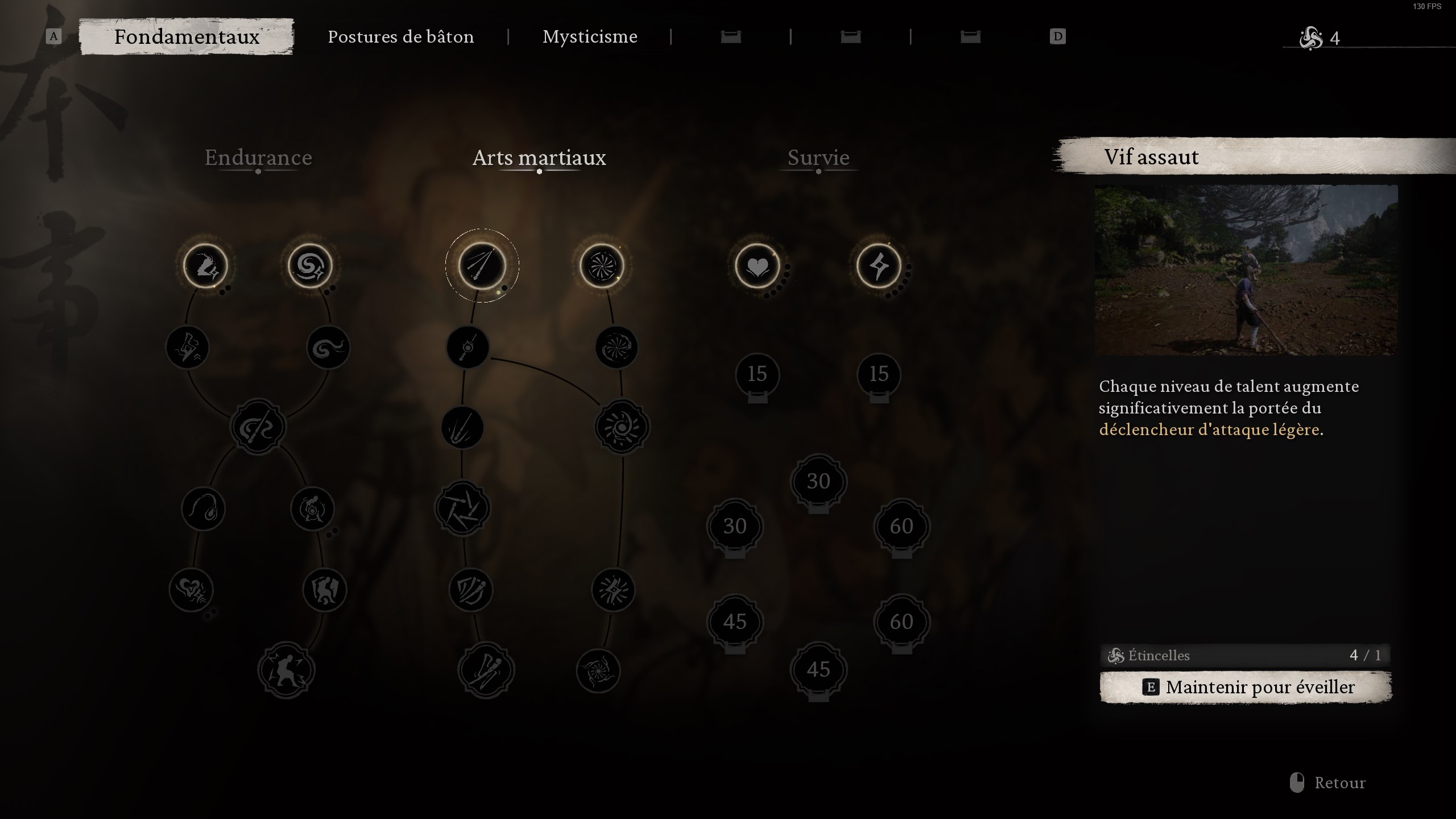This screenshot has height=819, width=1456.
Task: Select the pinwheel skill node in Arts martiaux
Action: click(x=603, y=265)
